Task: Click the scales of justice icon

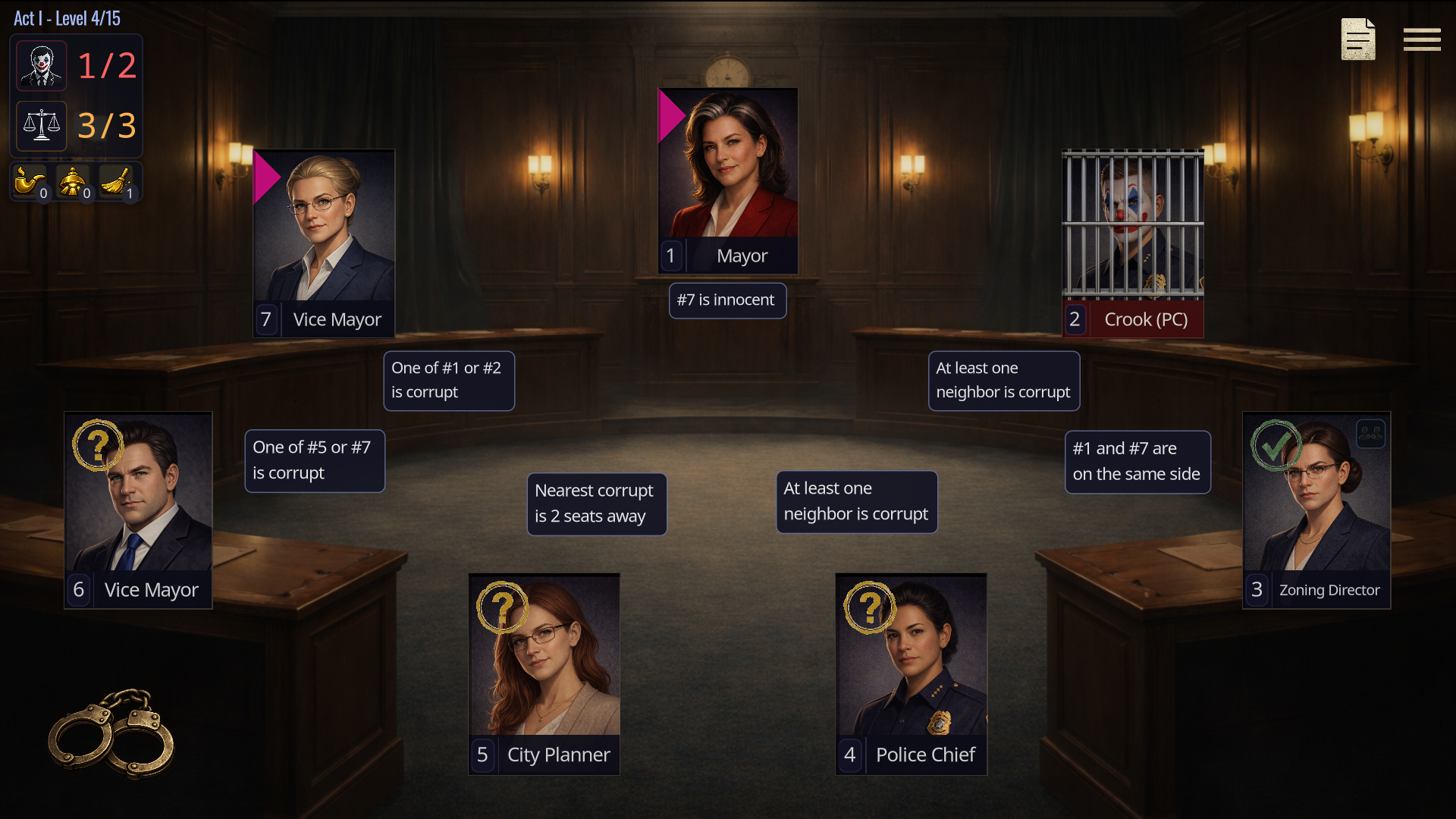Action: [42, 126]
